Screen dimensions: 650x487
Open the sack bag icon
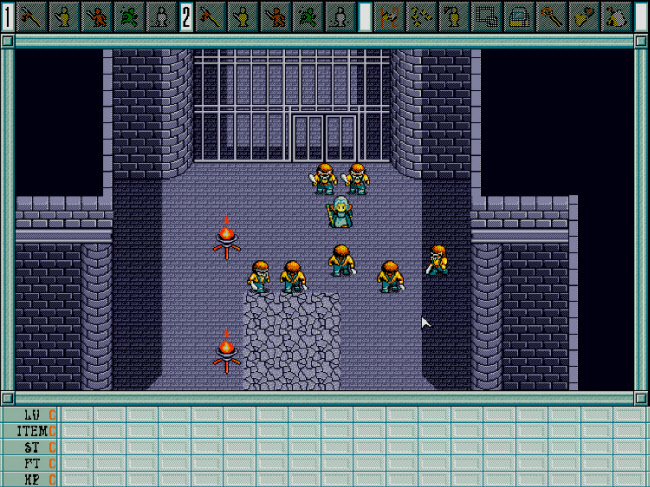[616, 16]
